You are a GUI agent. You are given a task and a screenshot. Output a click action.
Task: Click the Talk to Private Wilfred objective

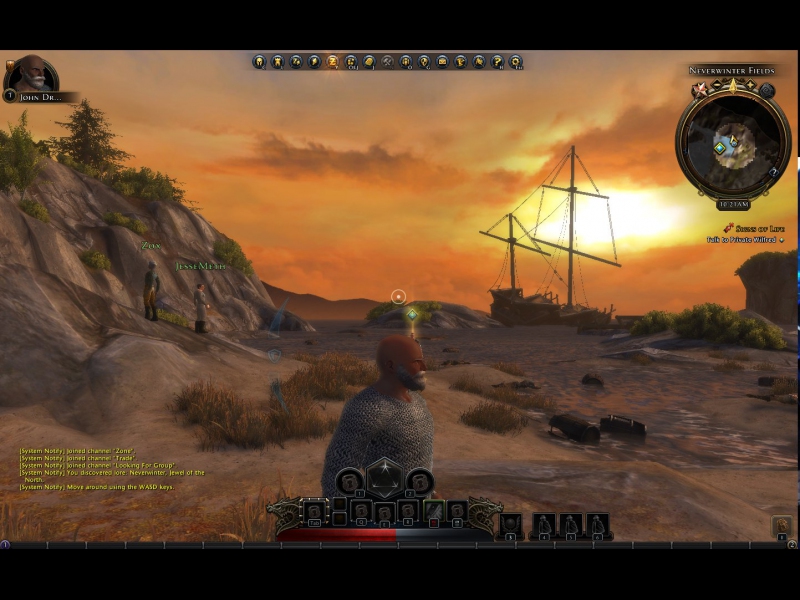point(741,240)
